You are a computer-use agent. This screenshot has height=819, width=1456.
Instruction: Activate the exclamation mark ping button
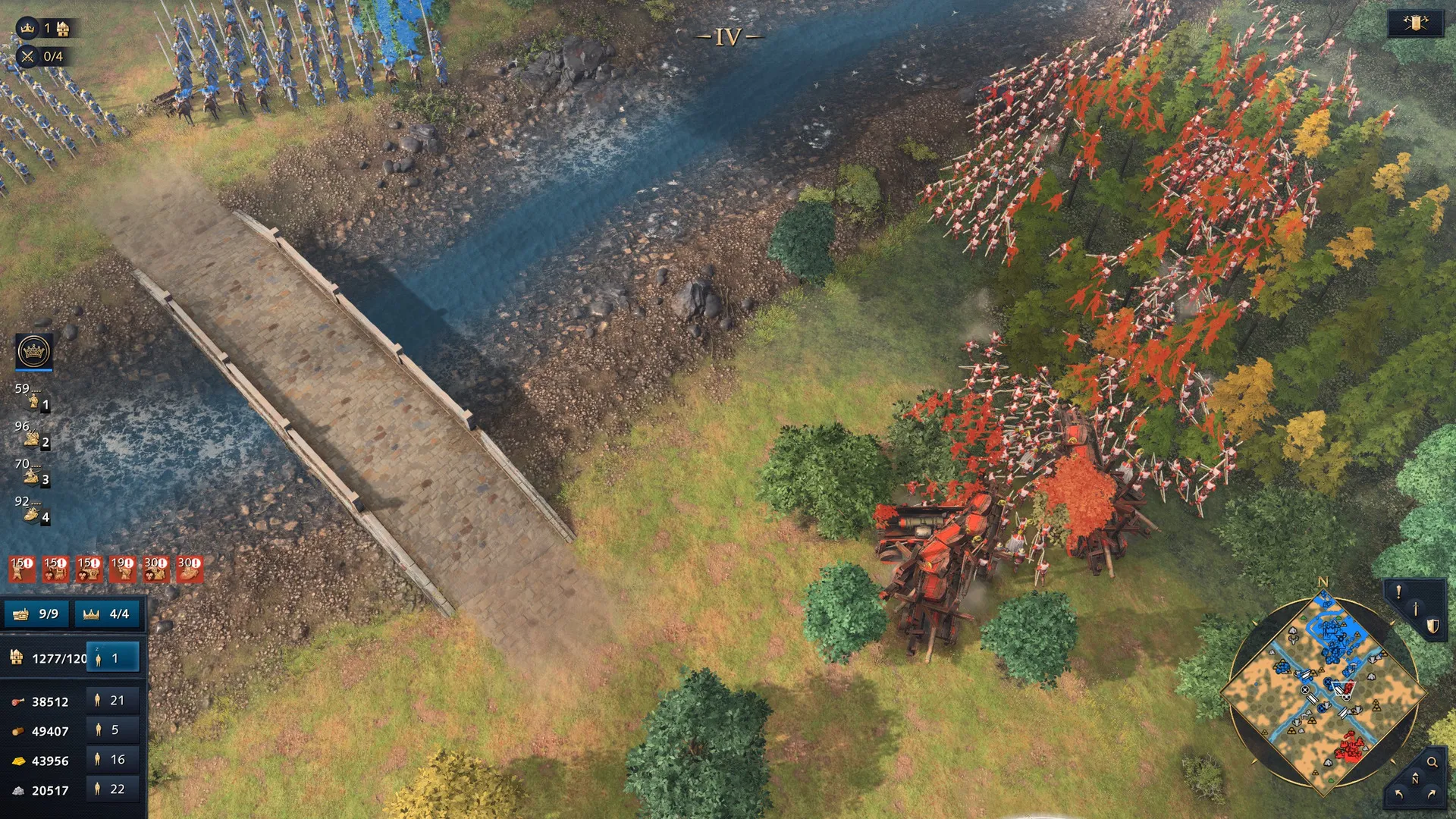(1398, 591)
